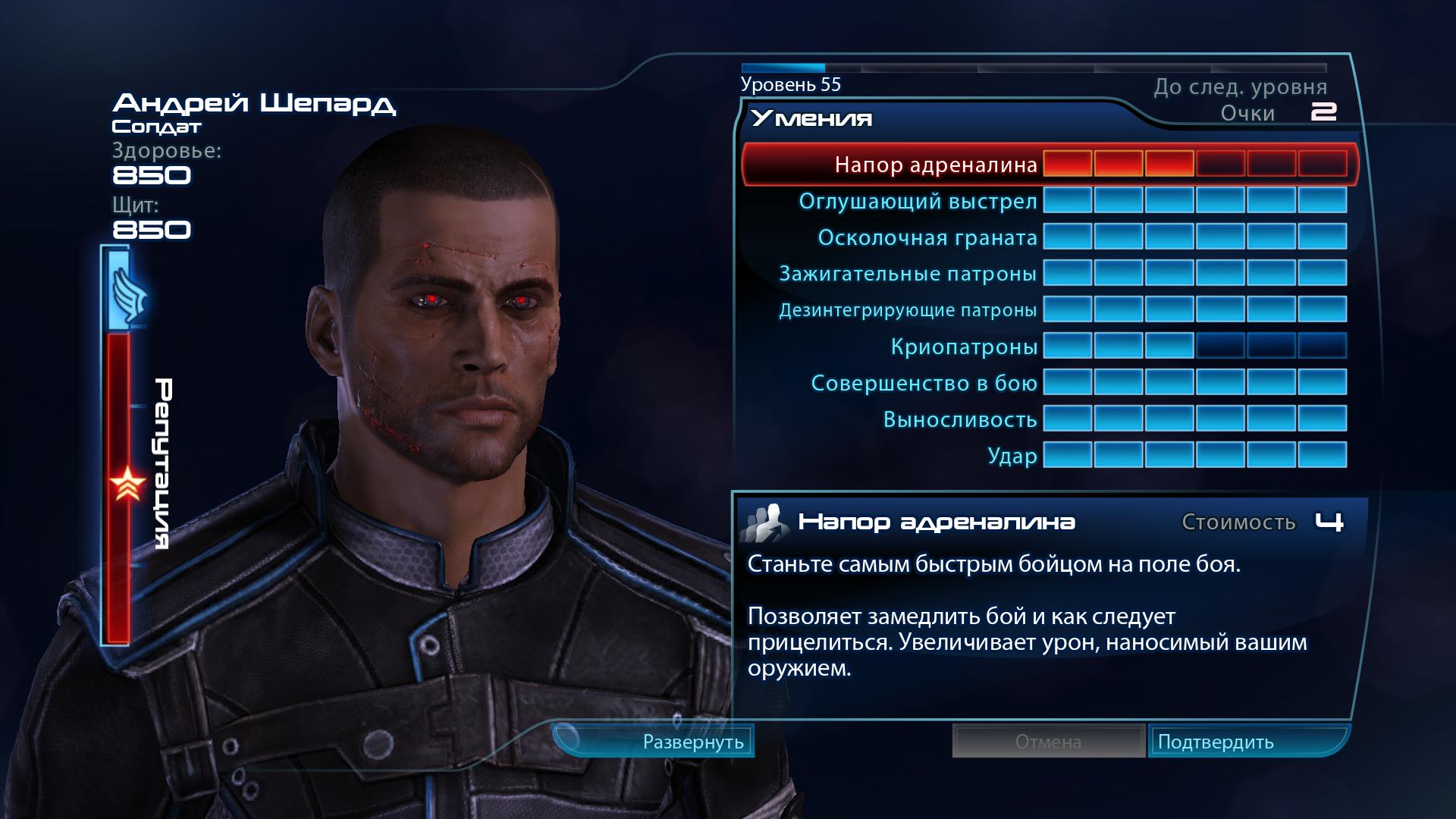Select the Напор адреналина skill row
The image size is (1456, 819).
pyautogui.click(x=936, y=165)
